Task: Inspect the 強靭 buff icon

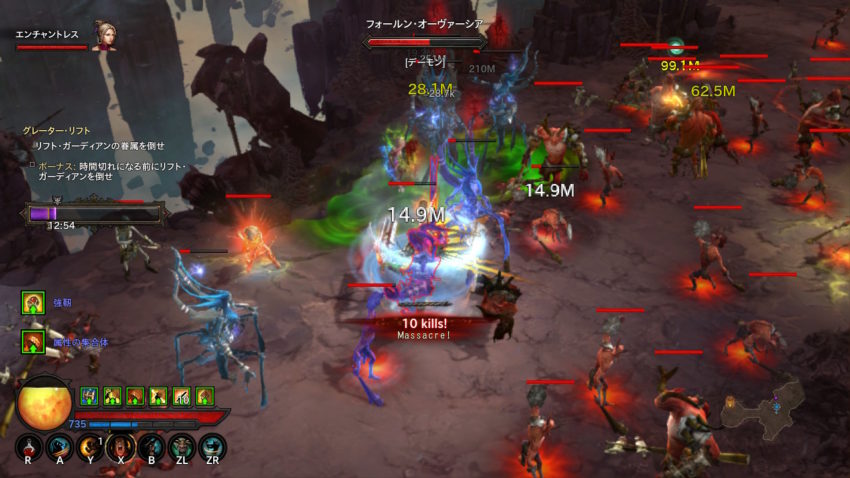Action: point(33,302)
